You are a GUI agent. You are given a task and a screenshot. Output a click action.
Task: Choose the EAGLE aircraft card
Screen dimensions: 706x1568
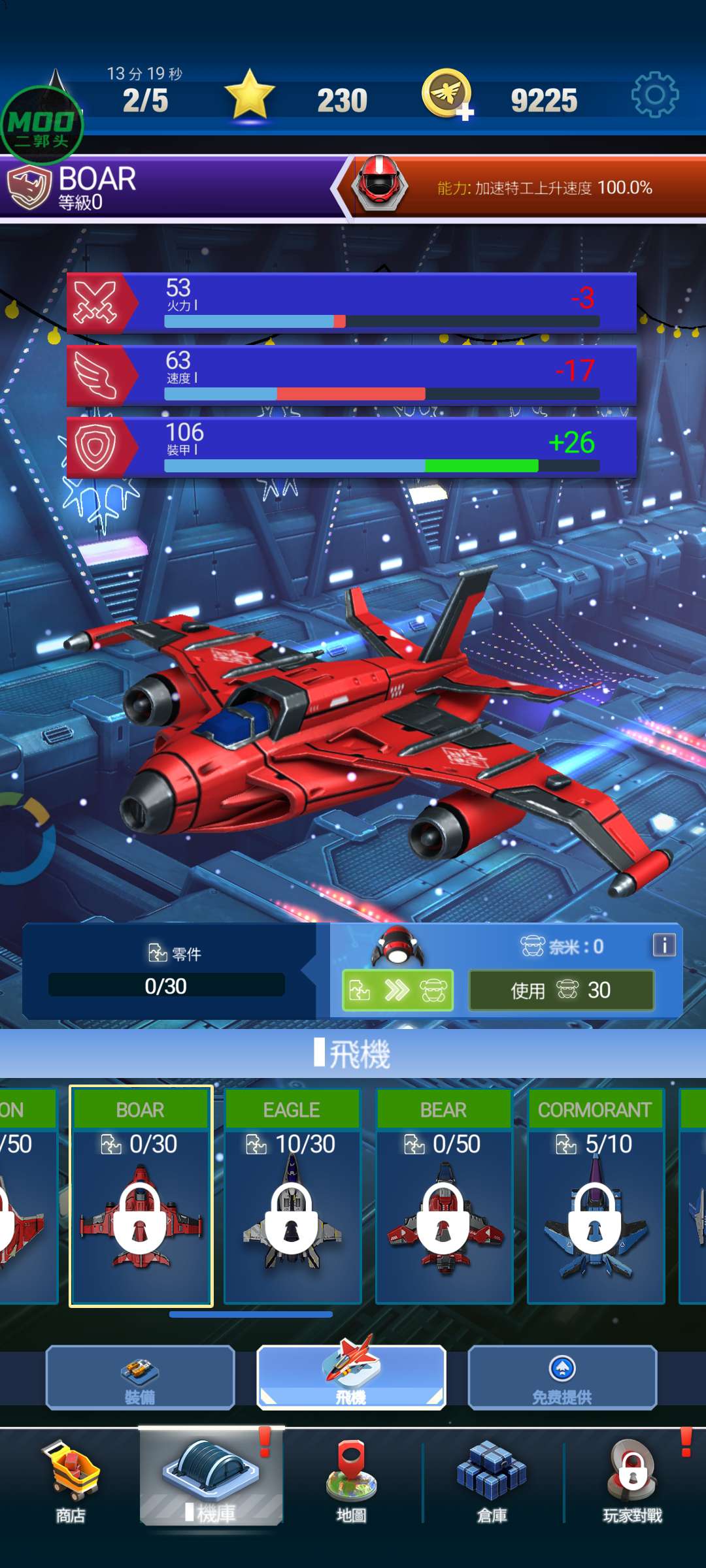(292, 1196)
